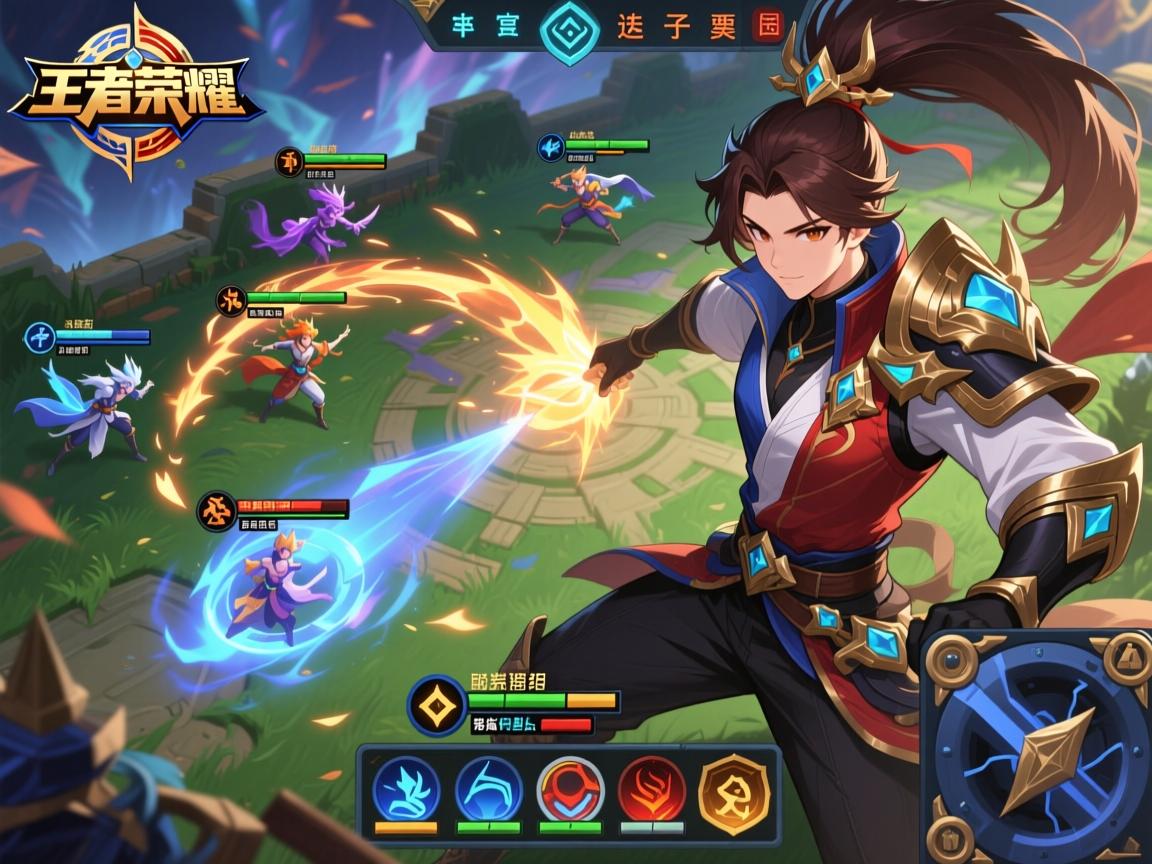This screenshot has height=864, width=1152.
Task: Click the red square button in top bar
Action: click(767, 27)
